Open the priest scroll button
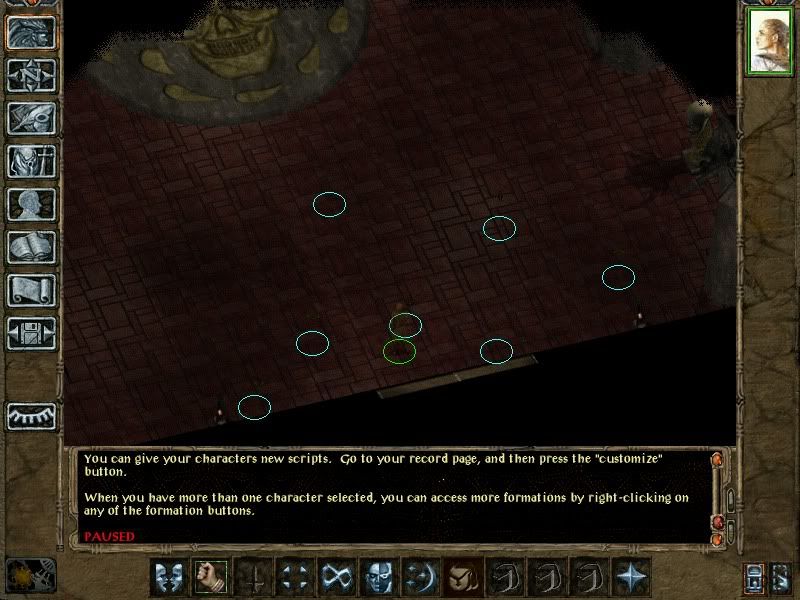 tap(31, 290)
